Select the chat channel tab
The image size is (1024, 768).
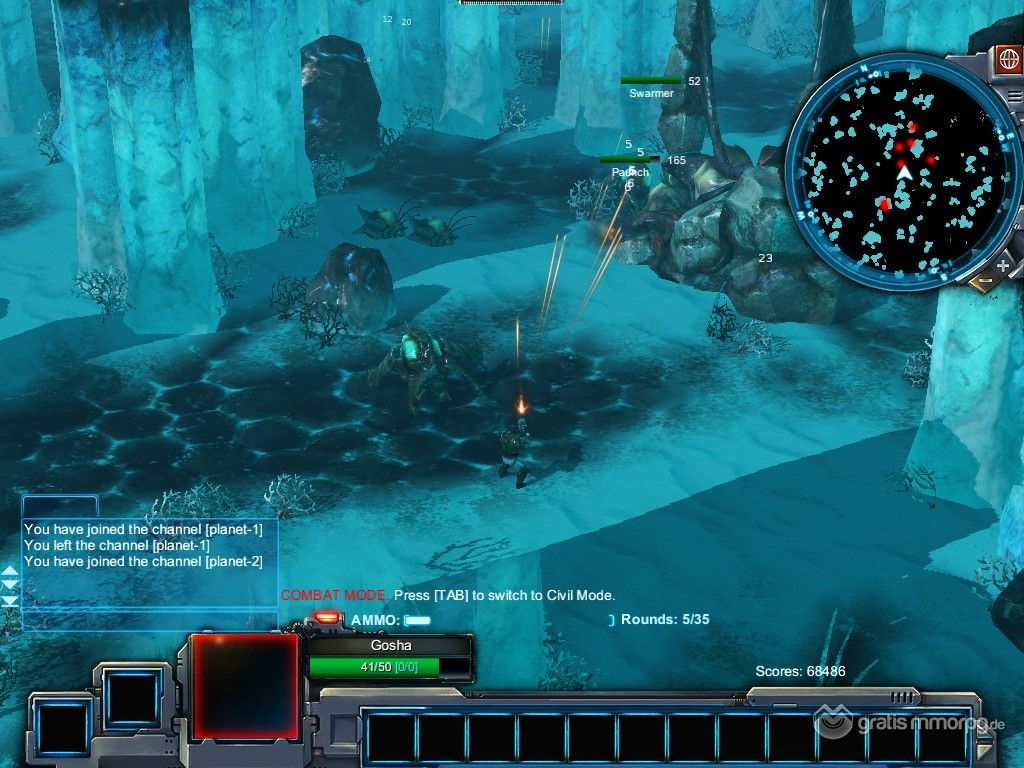coord(60,506)
